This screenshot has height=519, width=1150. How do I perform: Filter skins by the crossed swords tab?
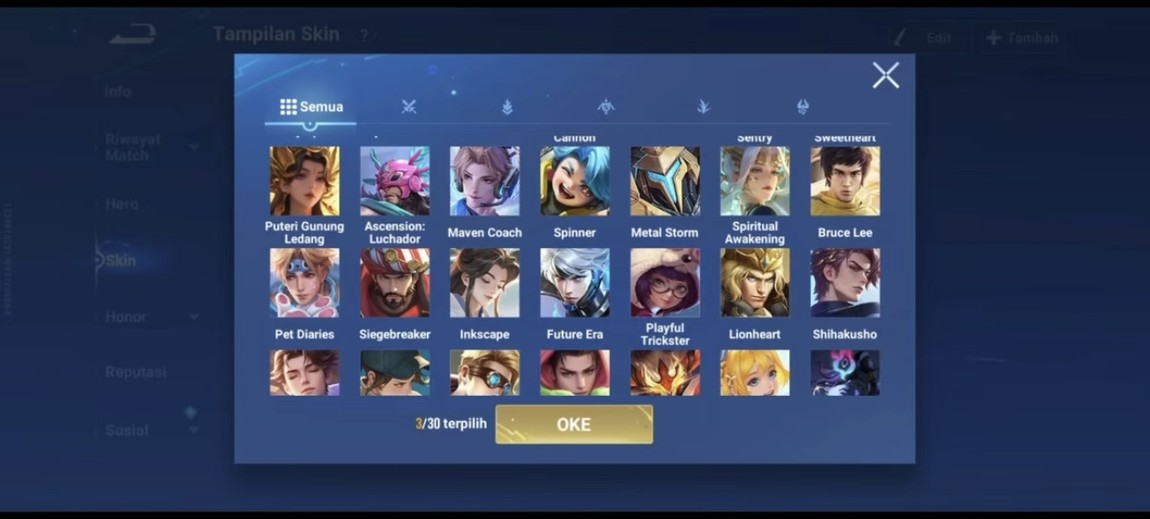[x=409, y=107]
